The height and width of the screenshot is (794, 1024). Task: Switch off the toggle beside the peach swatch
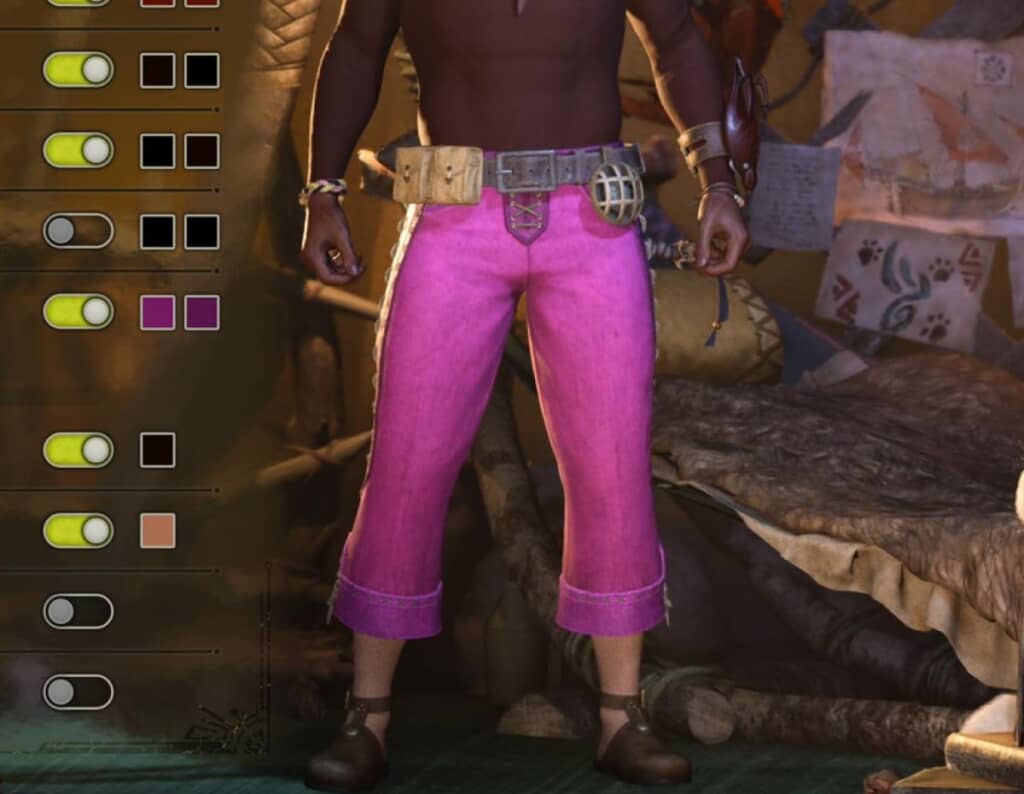(78, 531)
